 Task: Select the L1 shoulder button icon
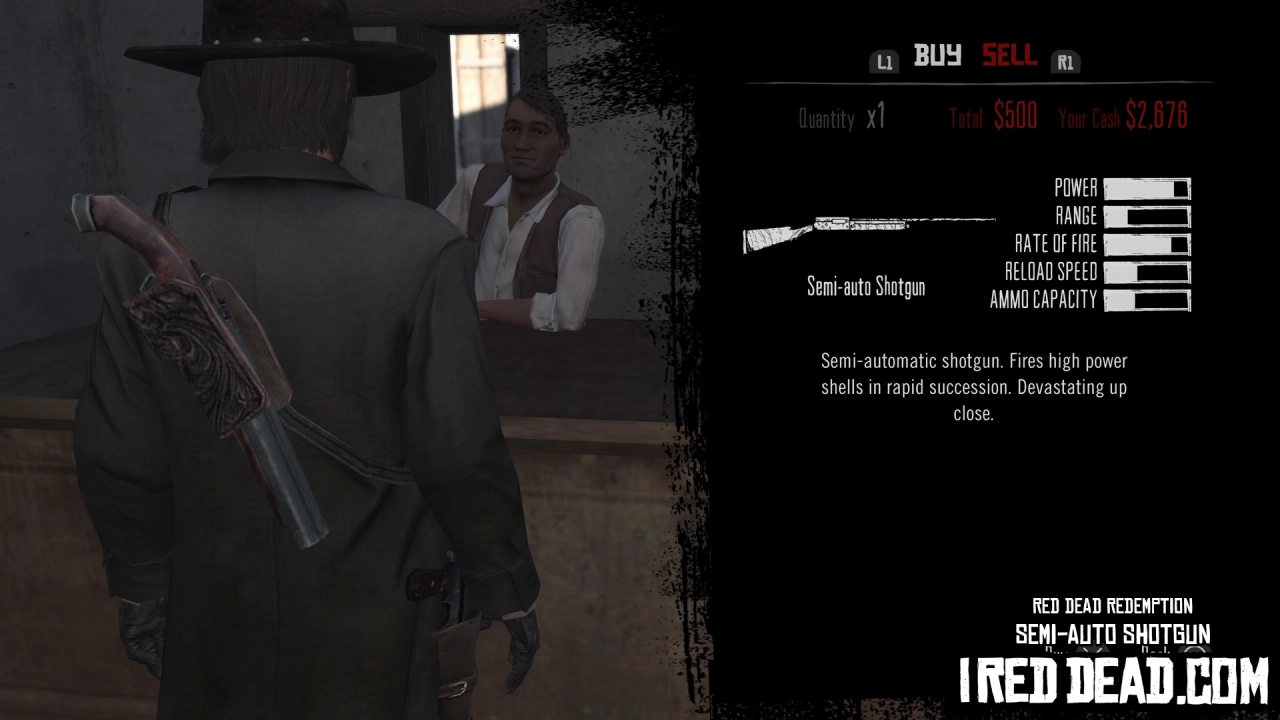(884, 61)
